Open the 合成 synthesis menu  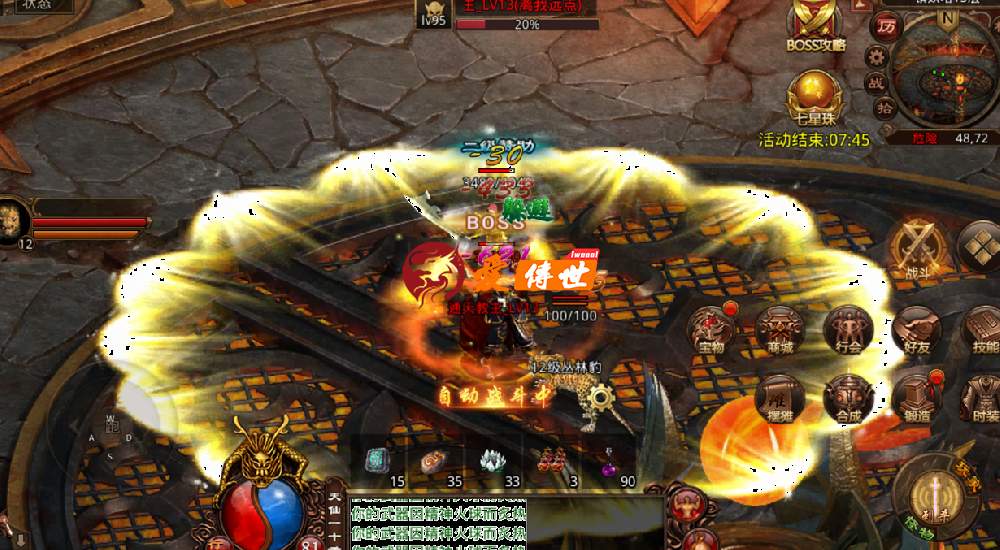pos(849,397)
